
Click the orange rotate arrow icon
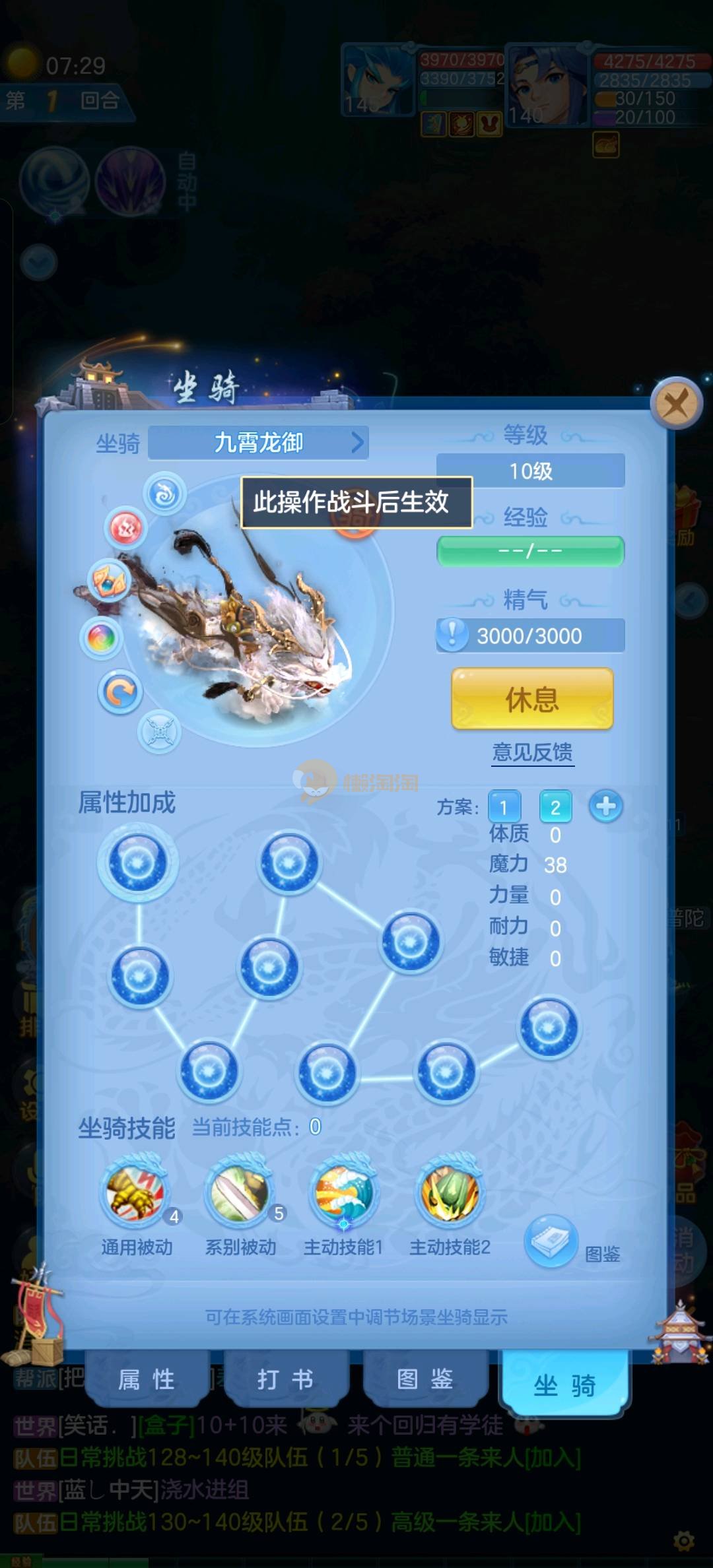tap(120, 693)
